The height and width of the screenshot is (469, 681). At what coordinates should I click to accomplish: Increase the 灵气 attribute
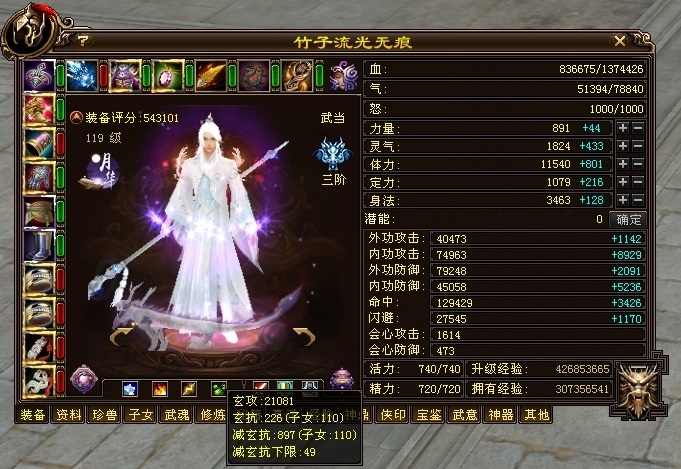pos(622,146)
